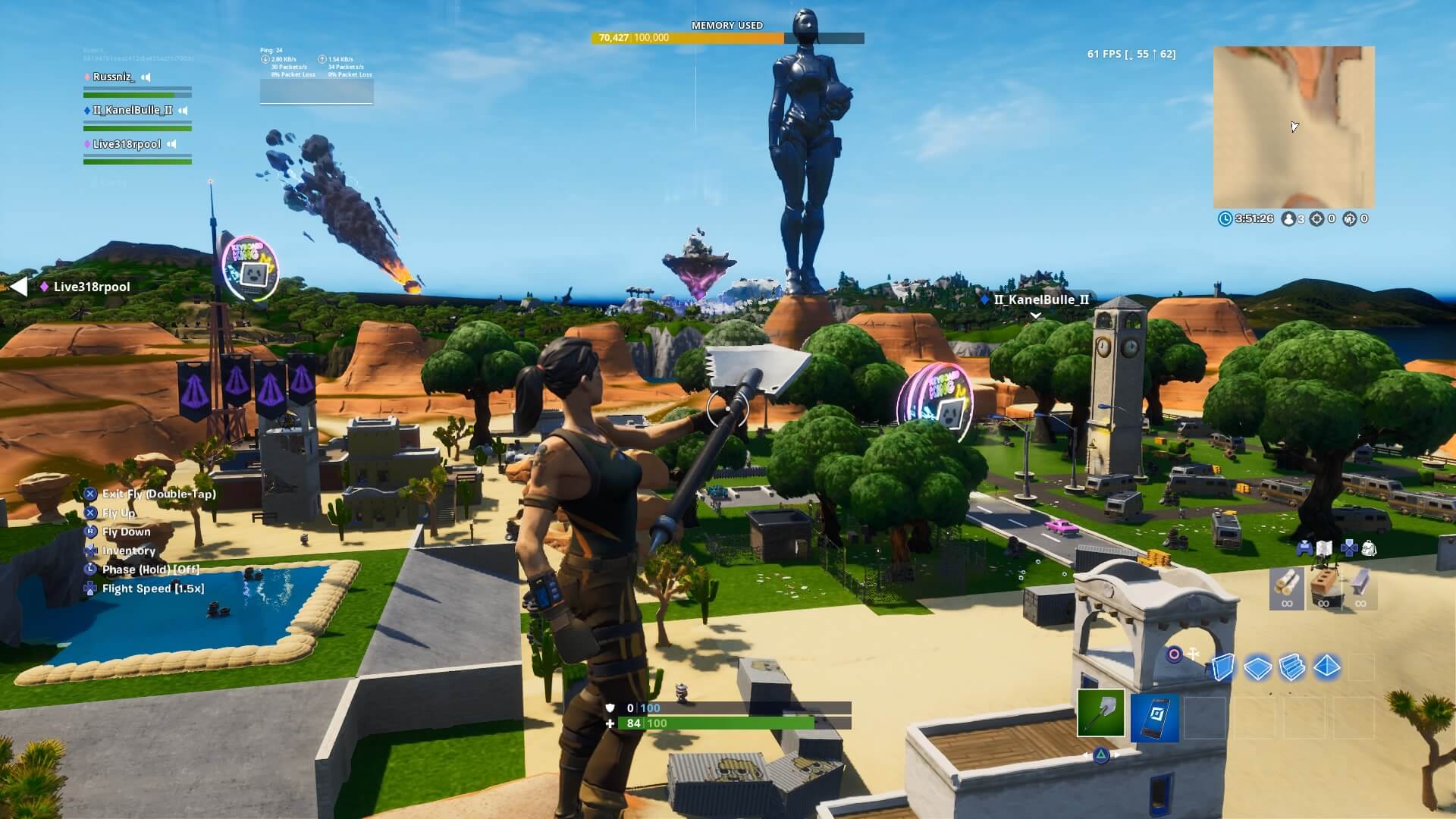The width and height of the screenshot is (1456, 819).
Task: Choose the wall building piece
Action: tap(1222, 667)
